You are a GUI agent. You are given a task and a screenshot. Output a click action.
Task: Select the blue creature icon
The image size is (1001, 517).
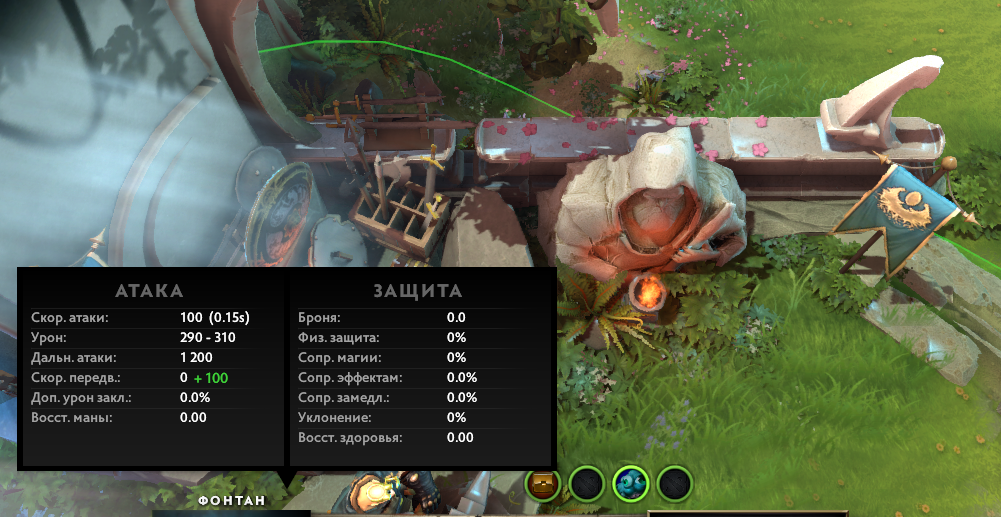pyautogui.click(x=631, y=485)
